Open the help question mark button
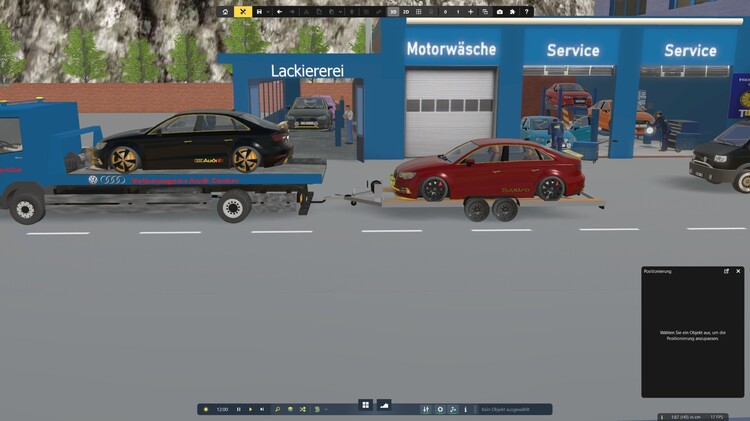750x421 pixels. (526, 12)
